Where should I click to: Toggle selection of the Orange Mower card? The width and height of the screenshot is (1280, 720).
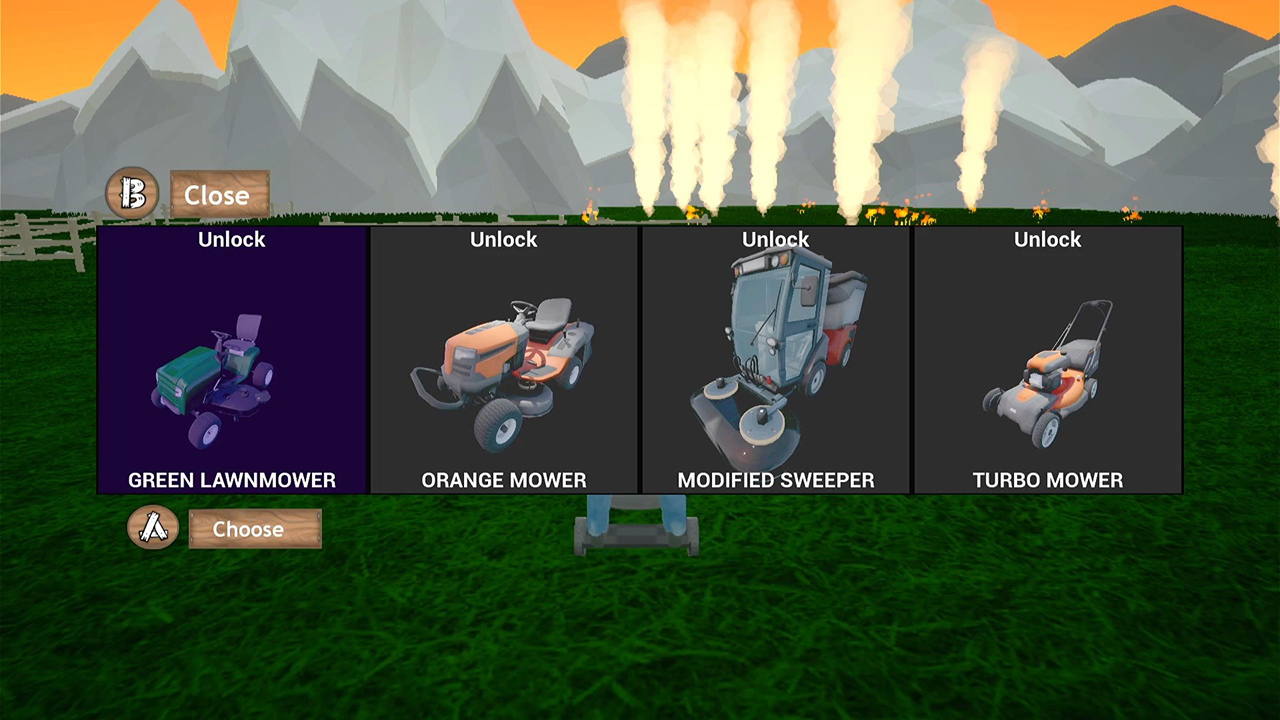tap(503, 360)
